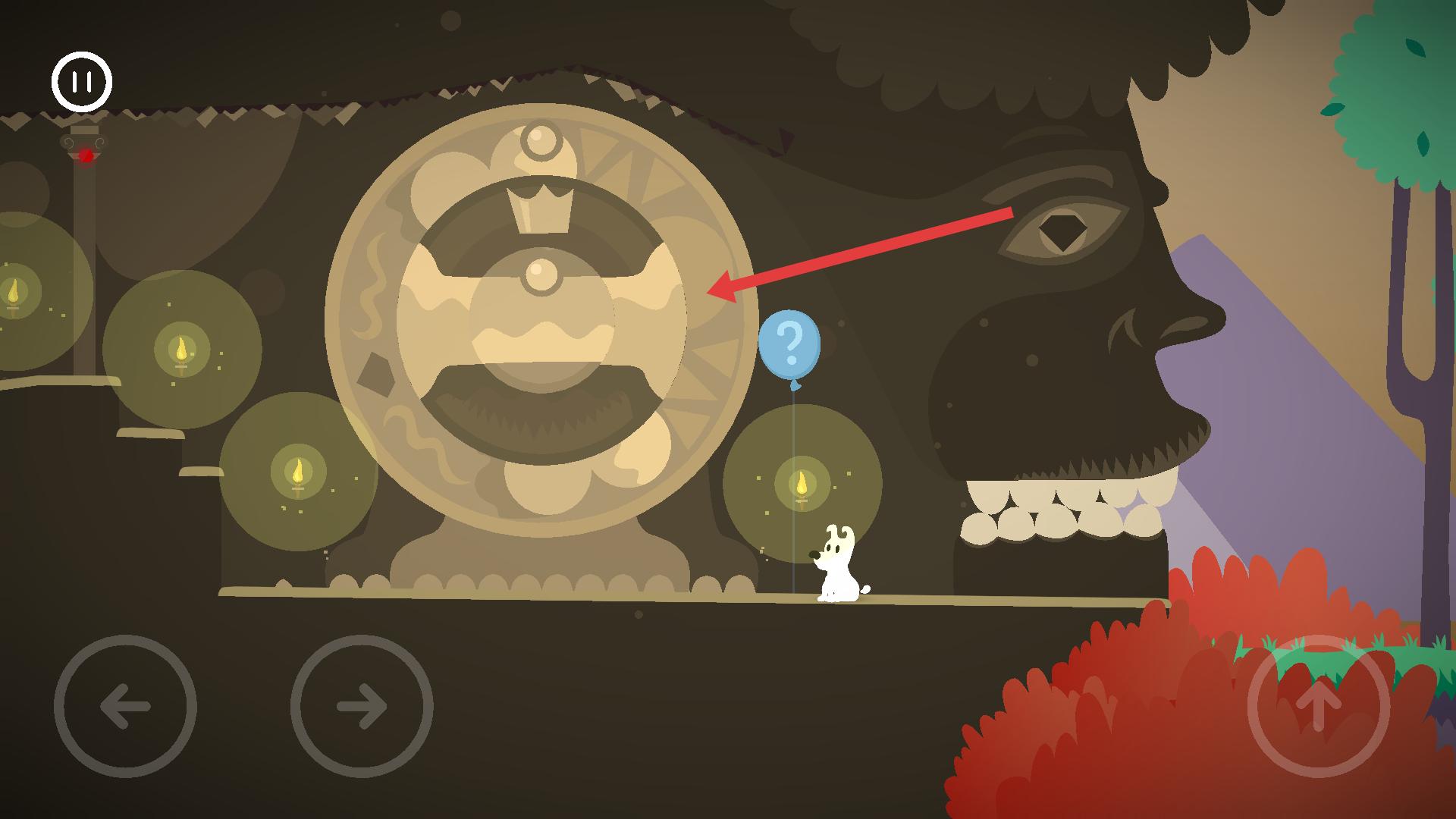Tap the jump up arrow button
This screenshot has height=819, width=1456.
pos(1318,706)
